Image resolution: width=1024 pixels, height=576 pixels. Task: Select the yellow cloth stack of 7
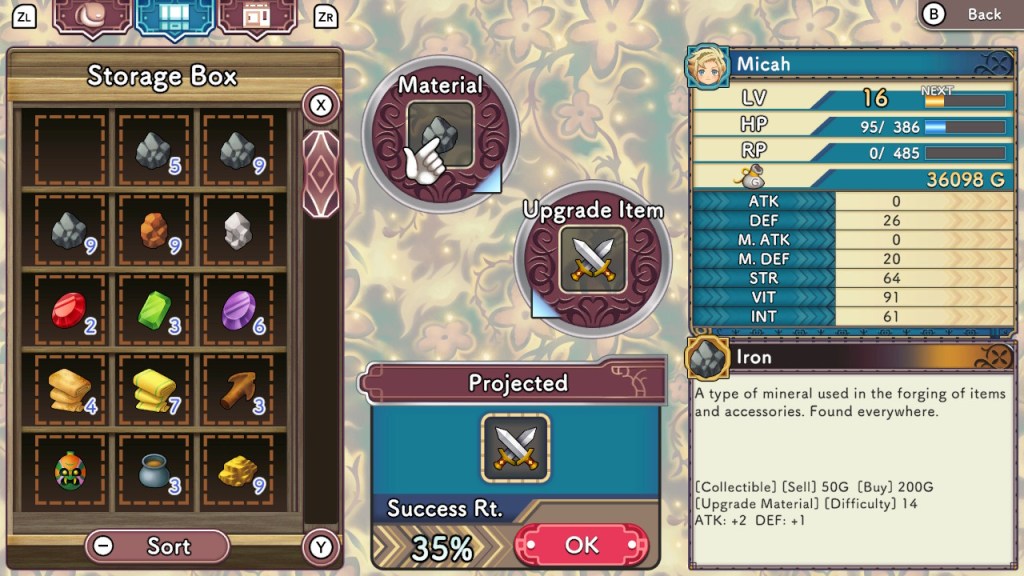154,390
